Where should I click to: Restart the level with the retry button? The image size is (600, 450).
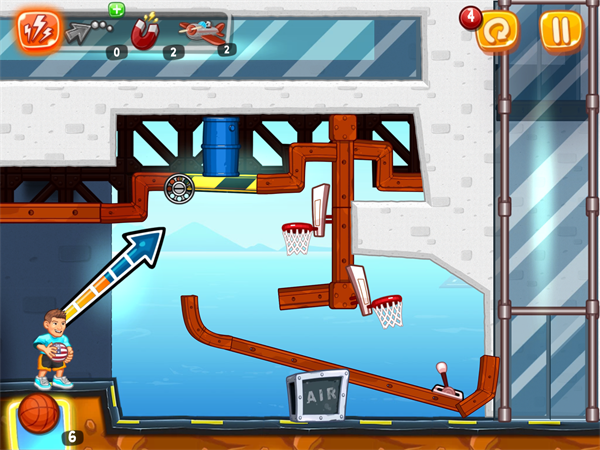coord(497,32)
